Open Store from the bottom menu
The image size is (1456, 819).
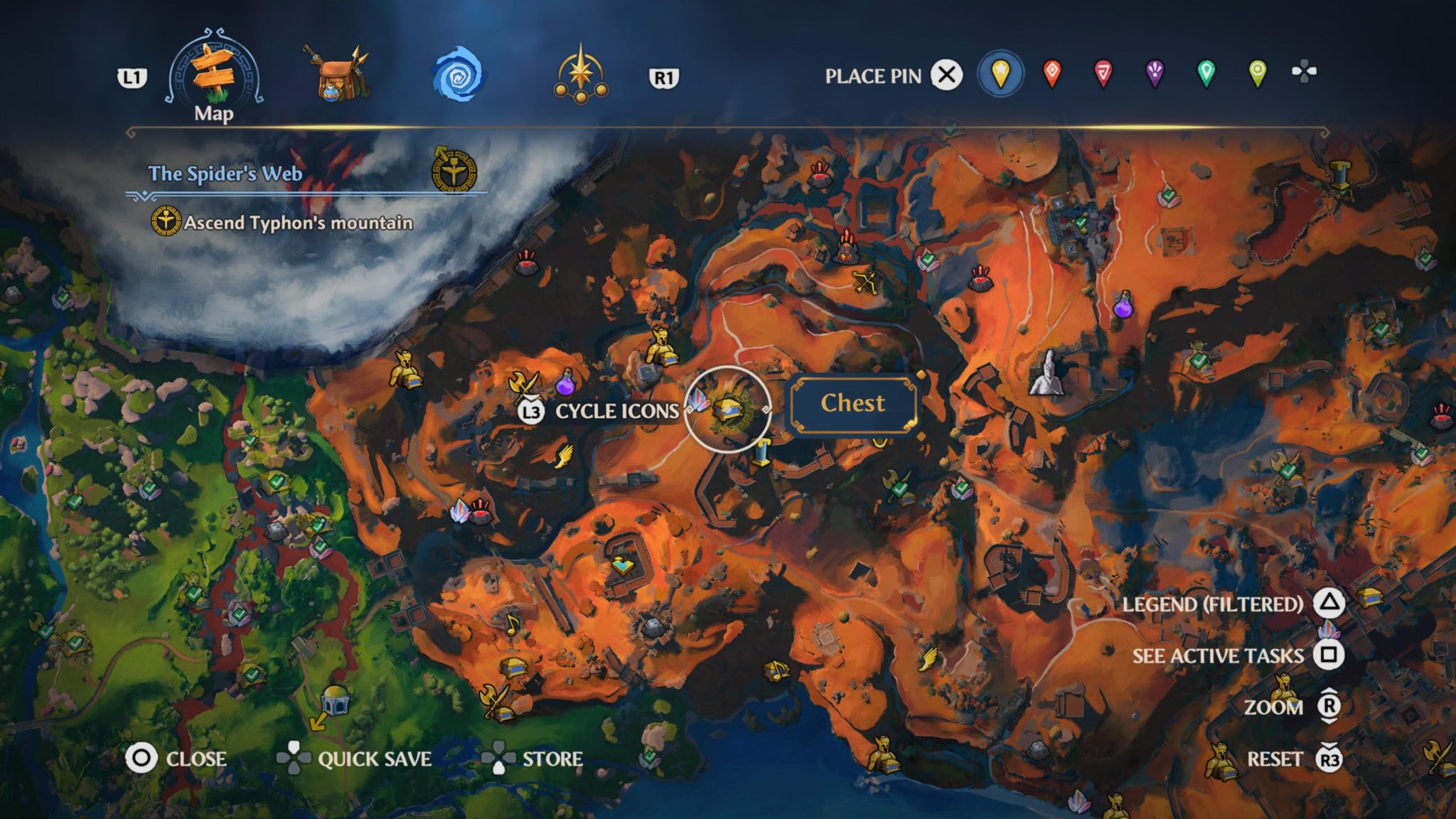click(x=555, y=759)
